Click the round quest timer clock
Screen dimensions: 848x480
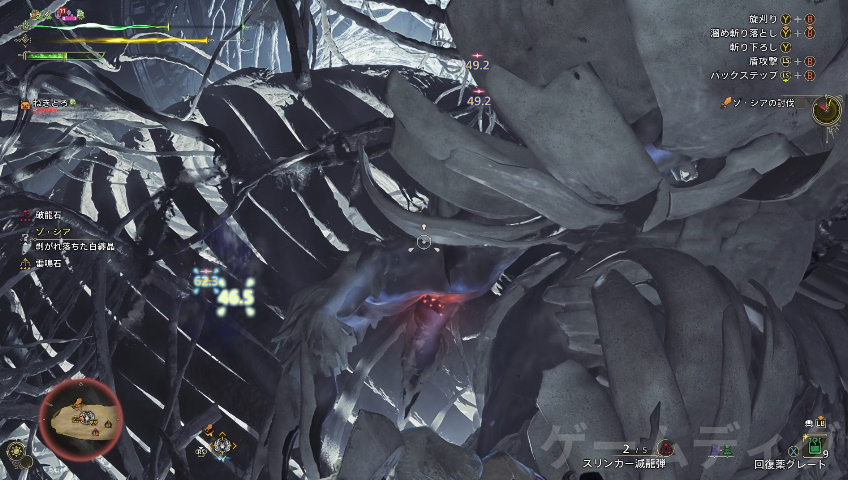[x=826, y=109]
